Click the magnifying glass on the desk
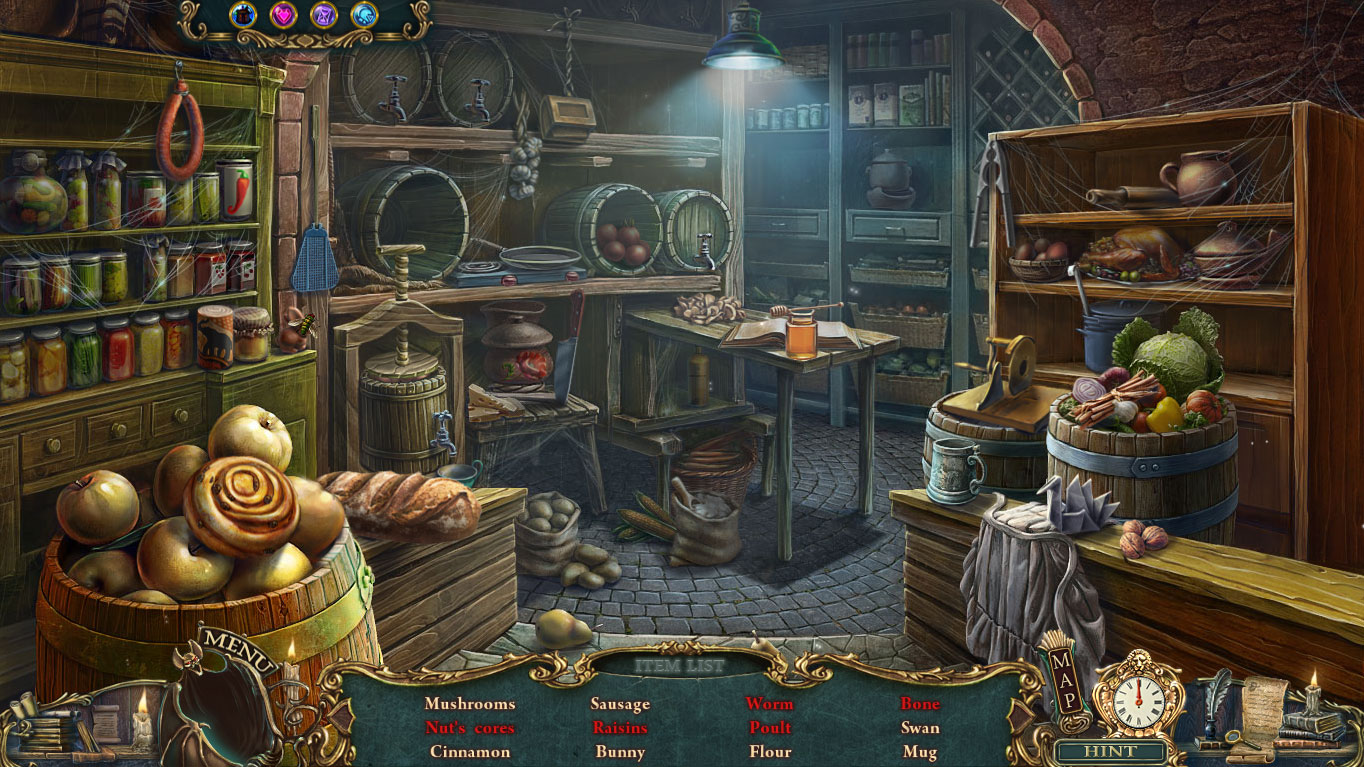 coord(1234,737)
